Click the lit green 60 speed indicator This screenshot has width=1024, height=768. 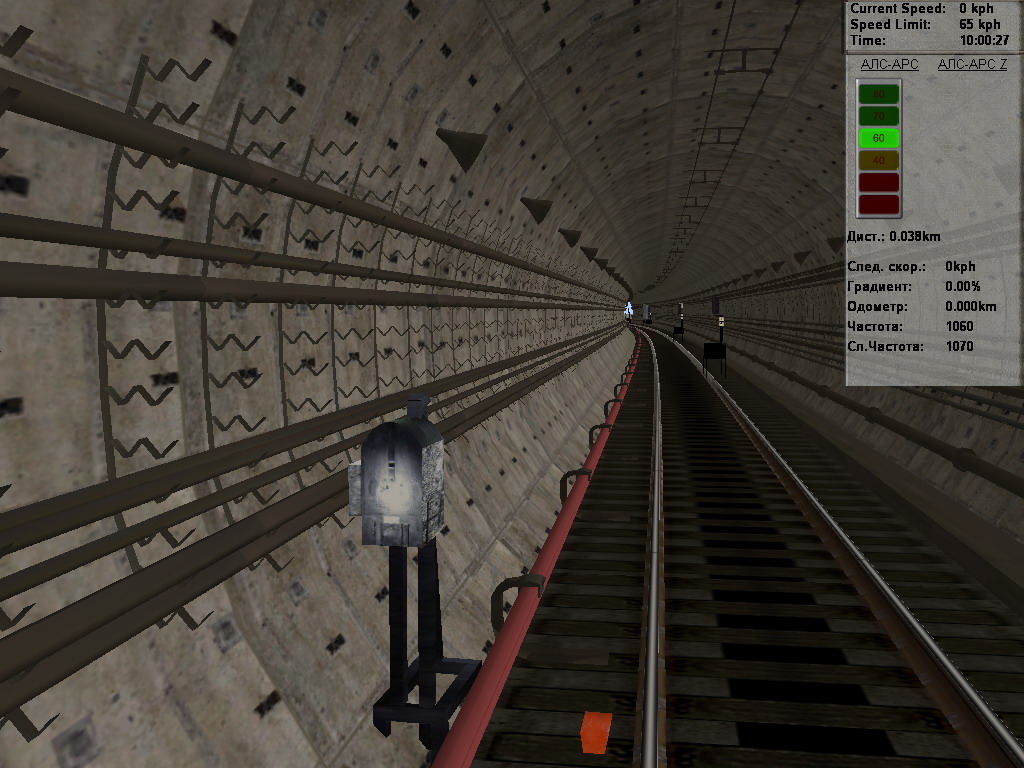(879, 138)
